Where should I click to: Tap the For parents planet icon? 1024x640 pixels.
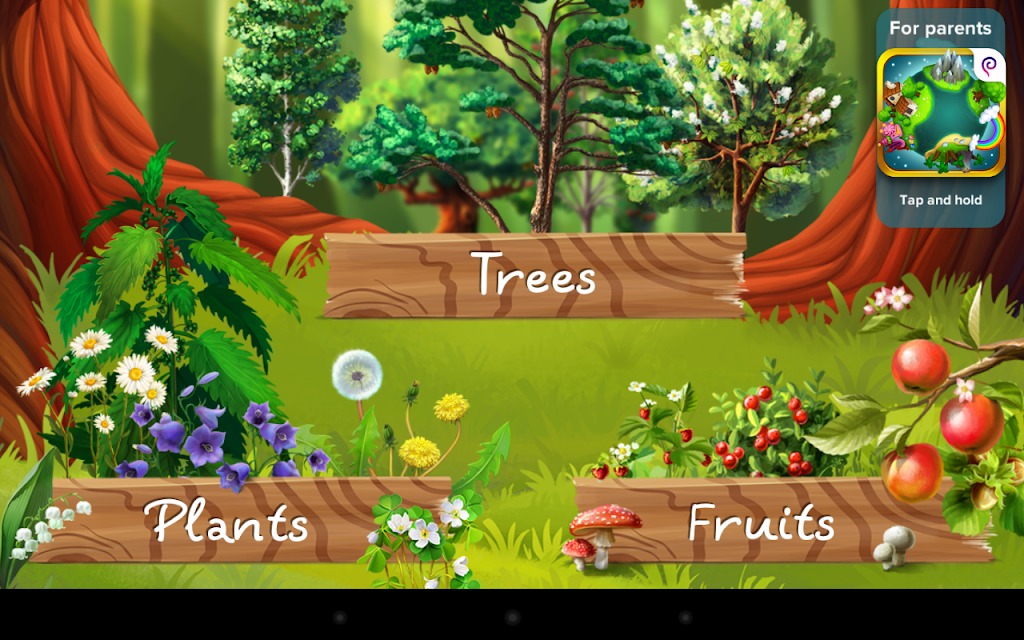(x=940, y=113)
